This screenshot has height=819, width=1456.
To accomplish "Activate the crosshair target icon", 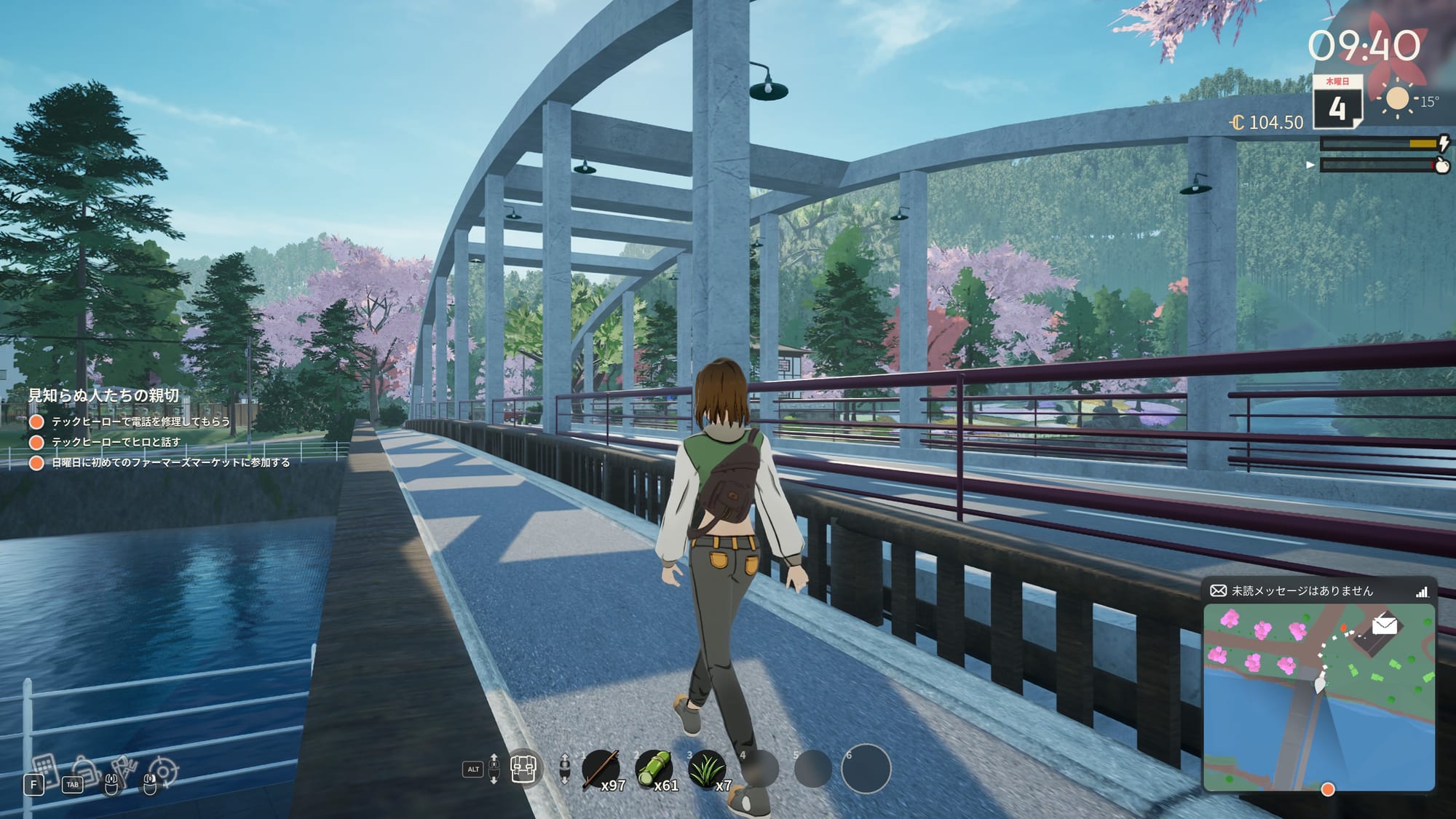I will point(162,772).
